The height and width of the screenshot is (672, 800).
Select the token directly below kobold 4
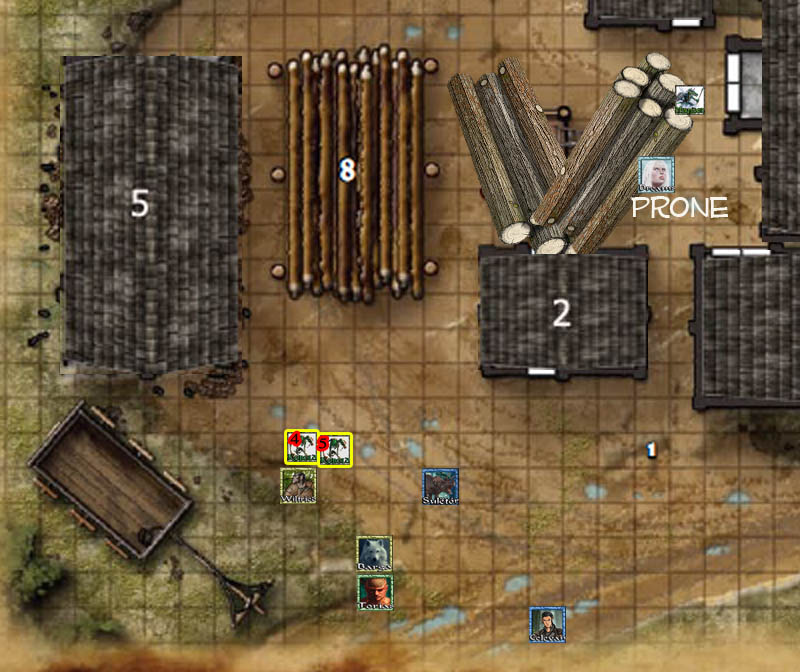coord(298,485)
